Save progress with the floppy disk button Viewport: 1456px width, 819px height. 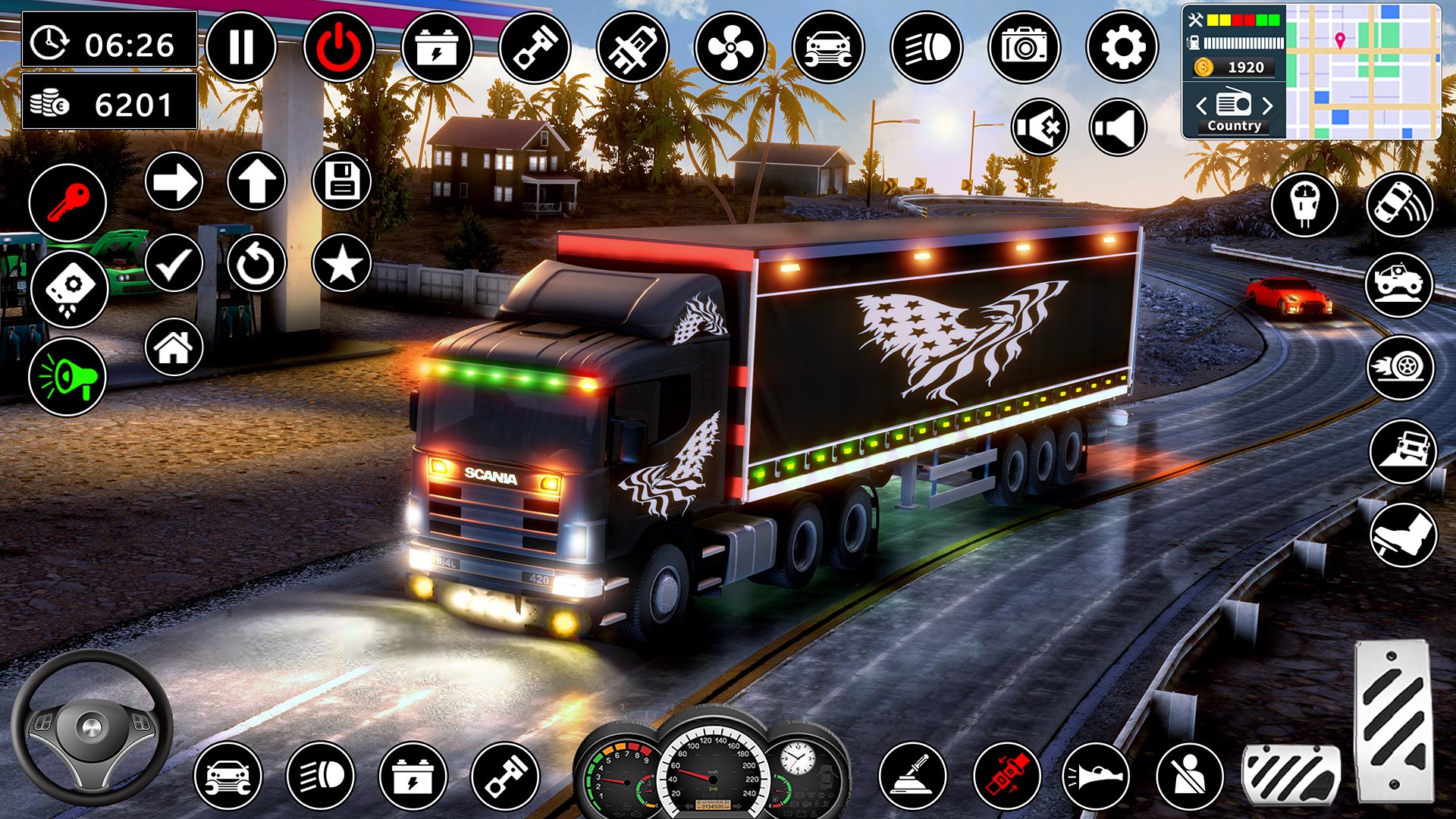tap(344, 180)
